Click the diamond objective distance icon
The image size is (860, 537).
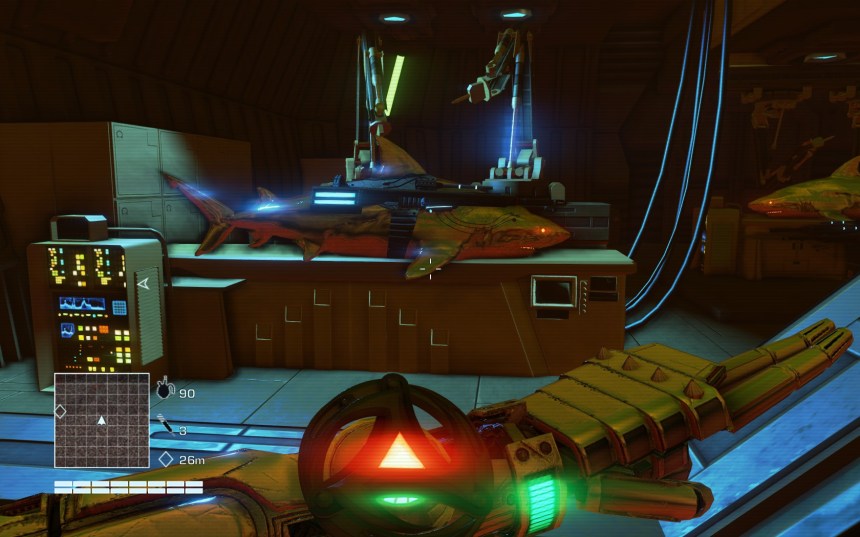tap(165, 459)
